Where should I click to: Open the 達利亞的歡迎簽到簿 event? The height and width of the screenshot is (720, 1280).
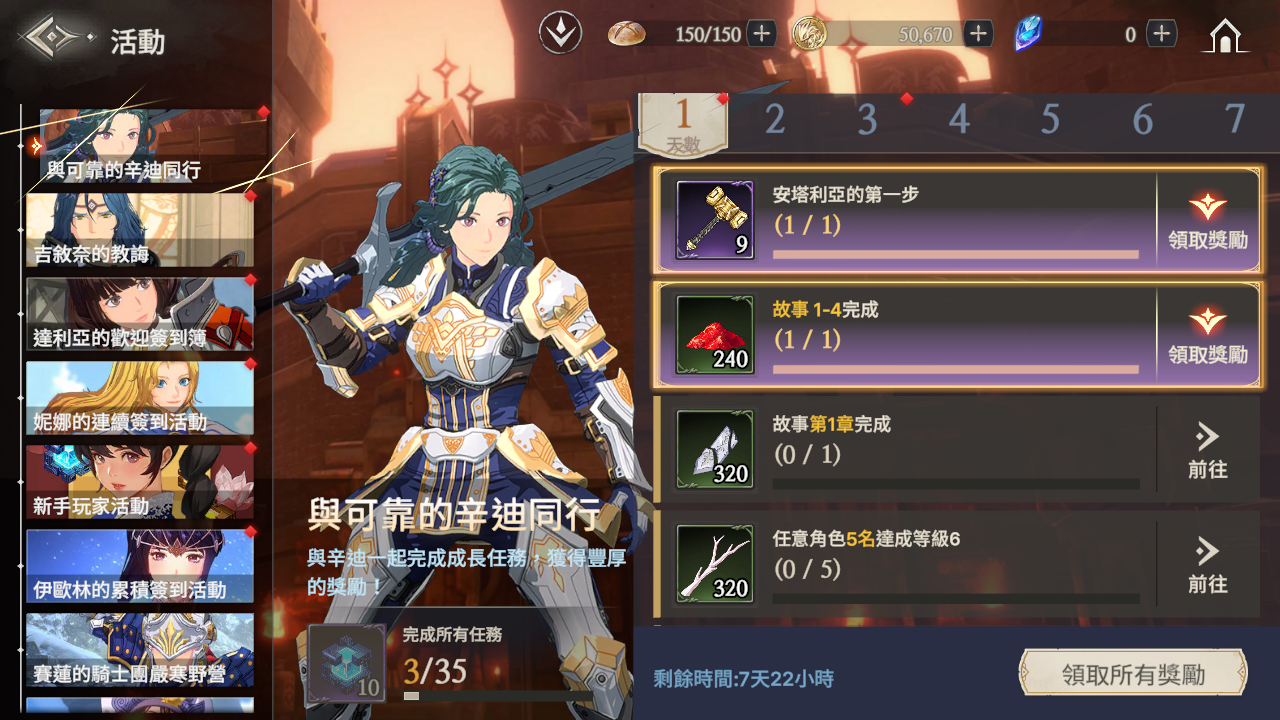point(140,314)
